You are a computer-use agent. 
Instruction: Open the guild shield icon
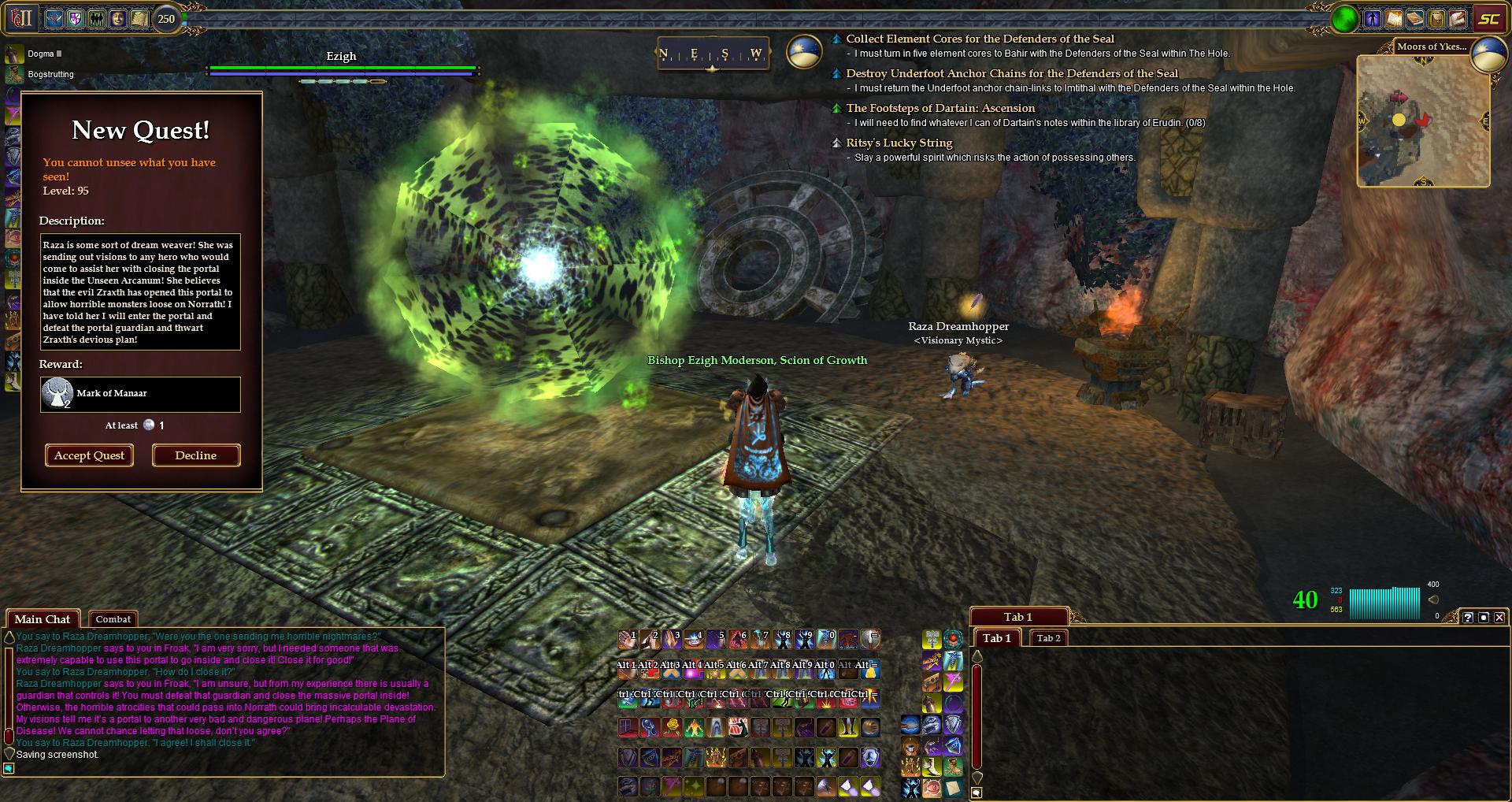76,18
